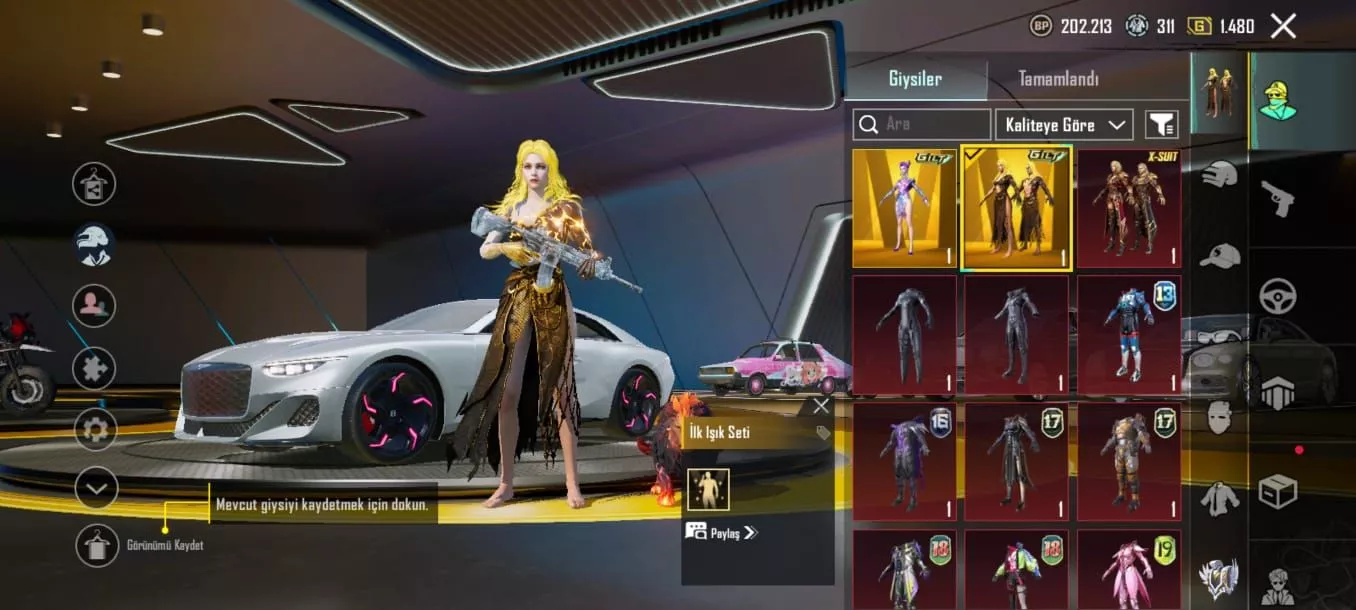
Task: Click the Ara search field
Action: coord(922,124)
